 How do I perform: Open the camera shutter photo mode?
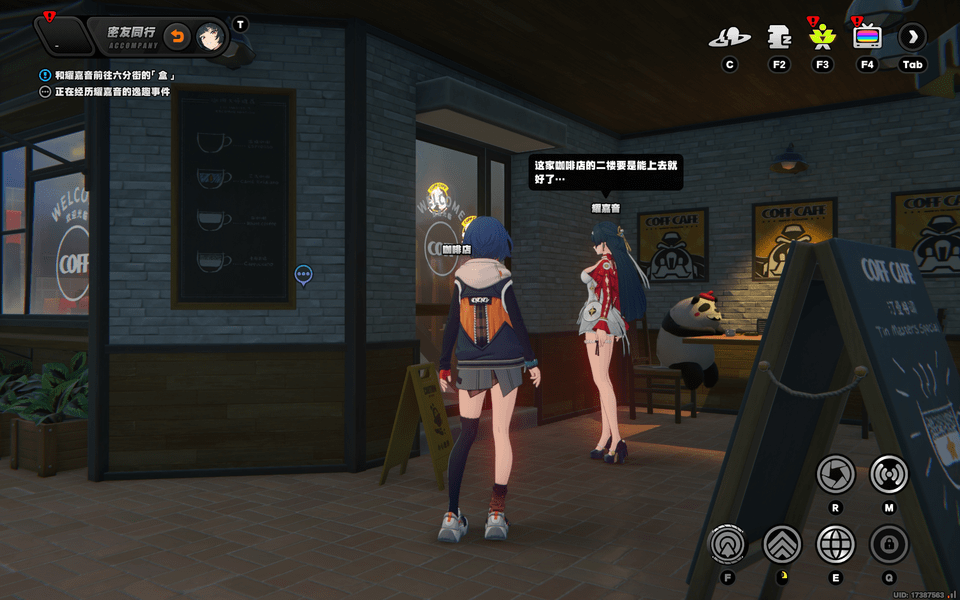coord(835,474)
